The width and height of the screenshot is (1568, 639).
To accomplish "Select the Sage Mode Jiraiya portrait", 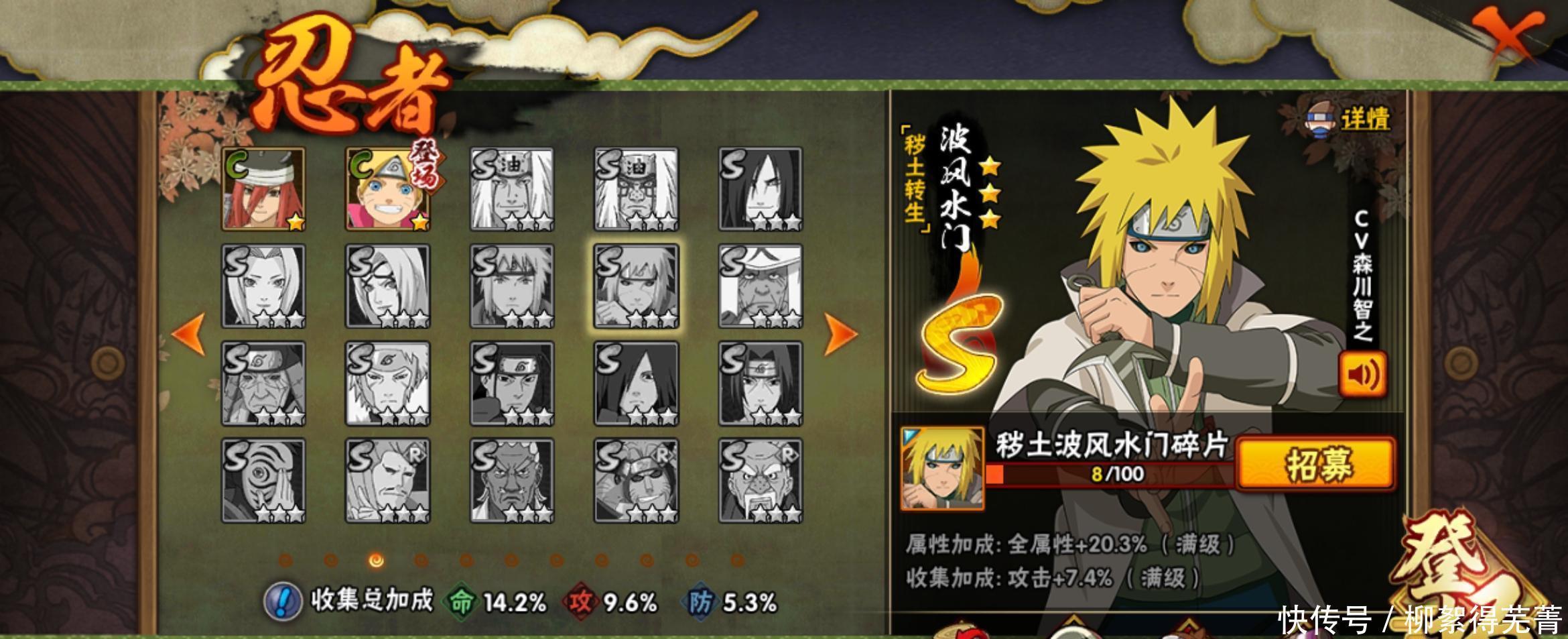I will click(x=636, y=190).
